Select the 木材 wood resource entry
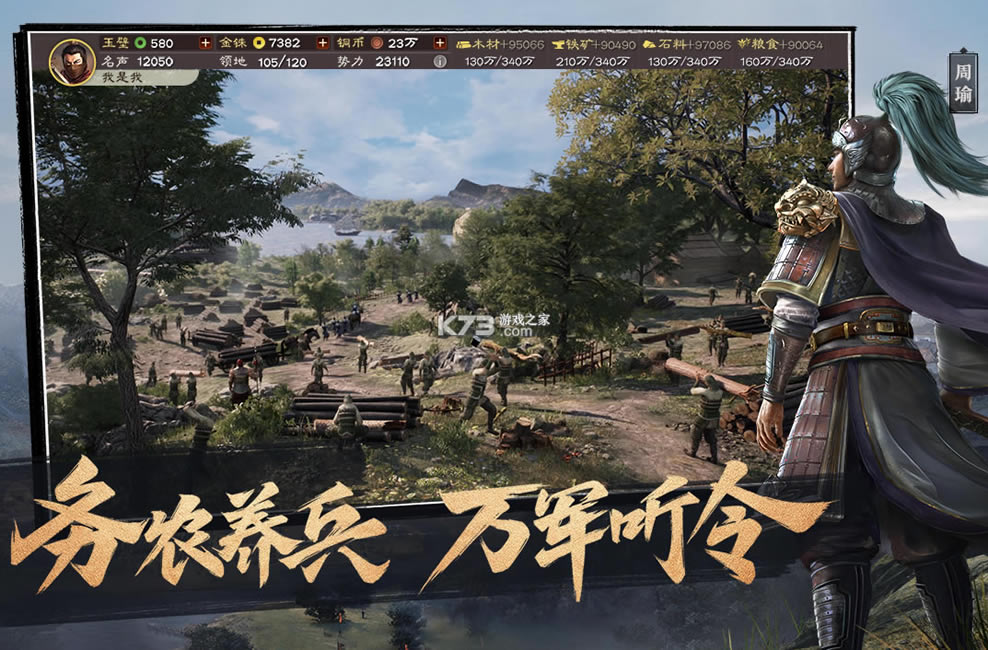Viewport: 988px width, 650px height. (x=500, y=44)
